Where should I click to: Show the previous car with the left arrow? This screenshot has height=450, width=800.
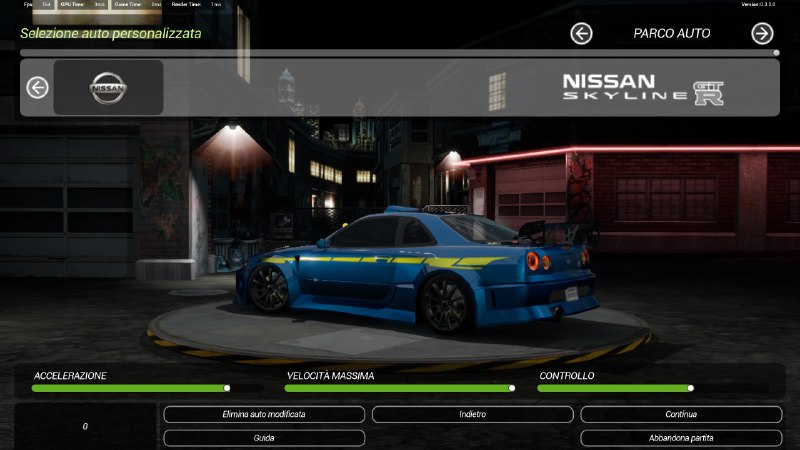pos(37,88)
